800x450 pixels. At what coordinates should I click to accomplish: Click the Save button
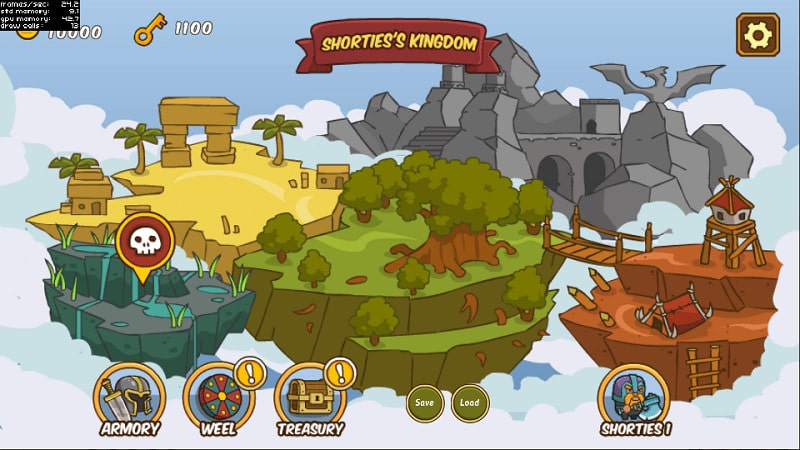click(425, 403)
